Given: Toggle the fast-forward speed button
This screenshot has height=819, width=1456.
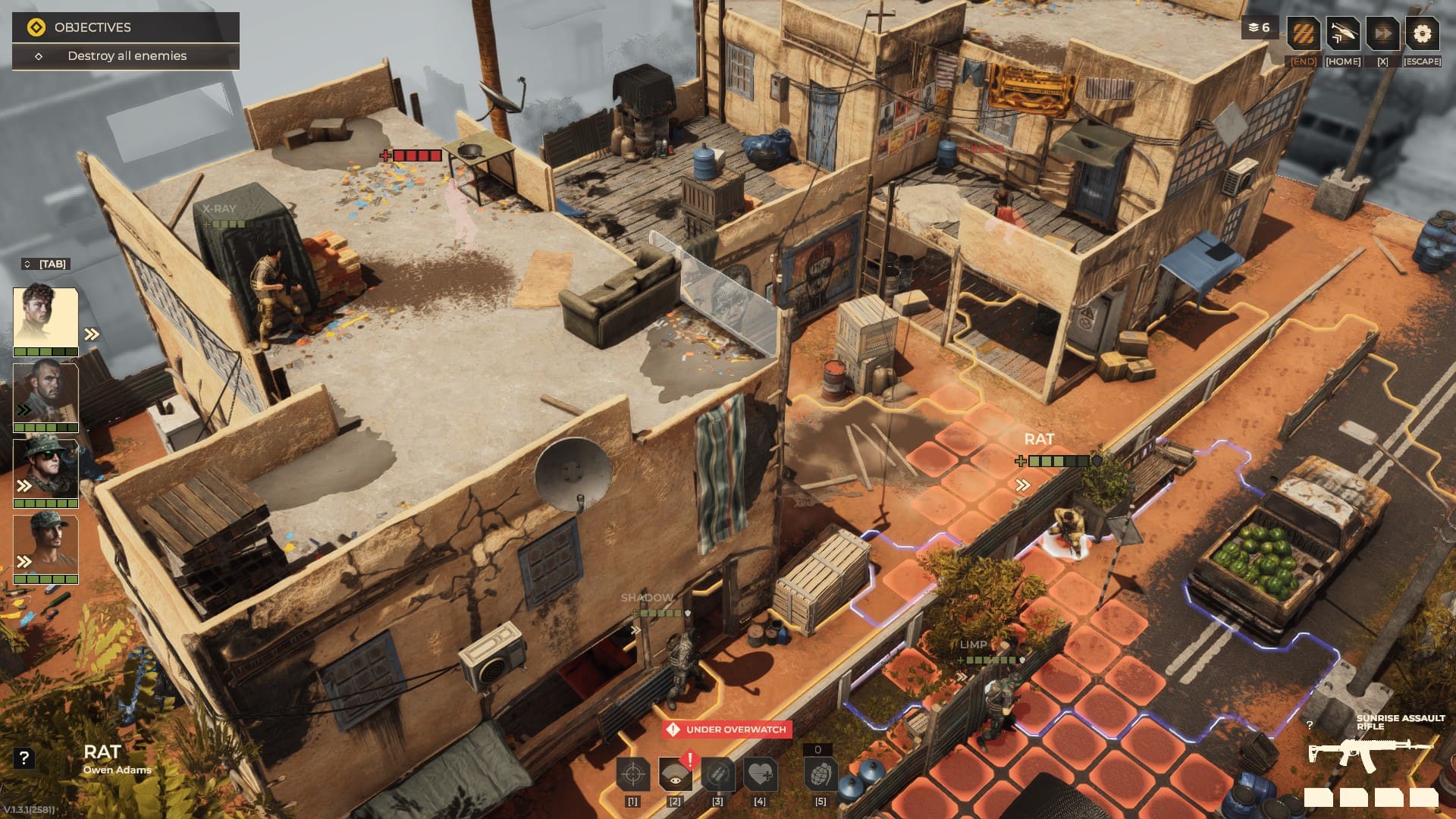Looking at the screenshot, I should 1382,34.
